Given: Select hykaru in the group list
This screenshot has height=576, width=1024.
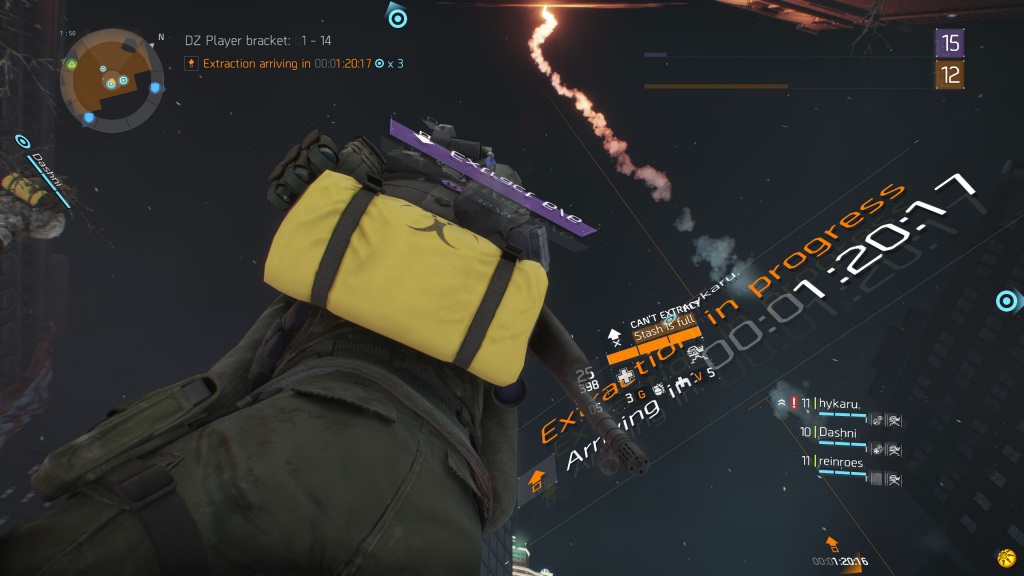Looking at the screenshot, I should 840,403.
